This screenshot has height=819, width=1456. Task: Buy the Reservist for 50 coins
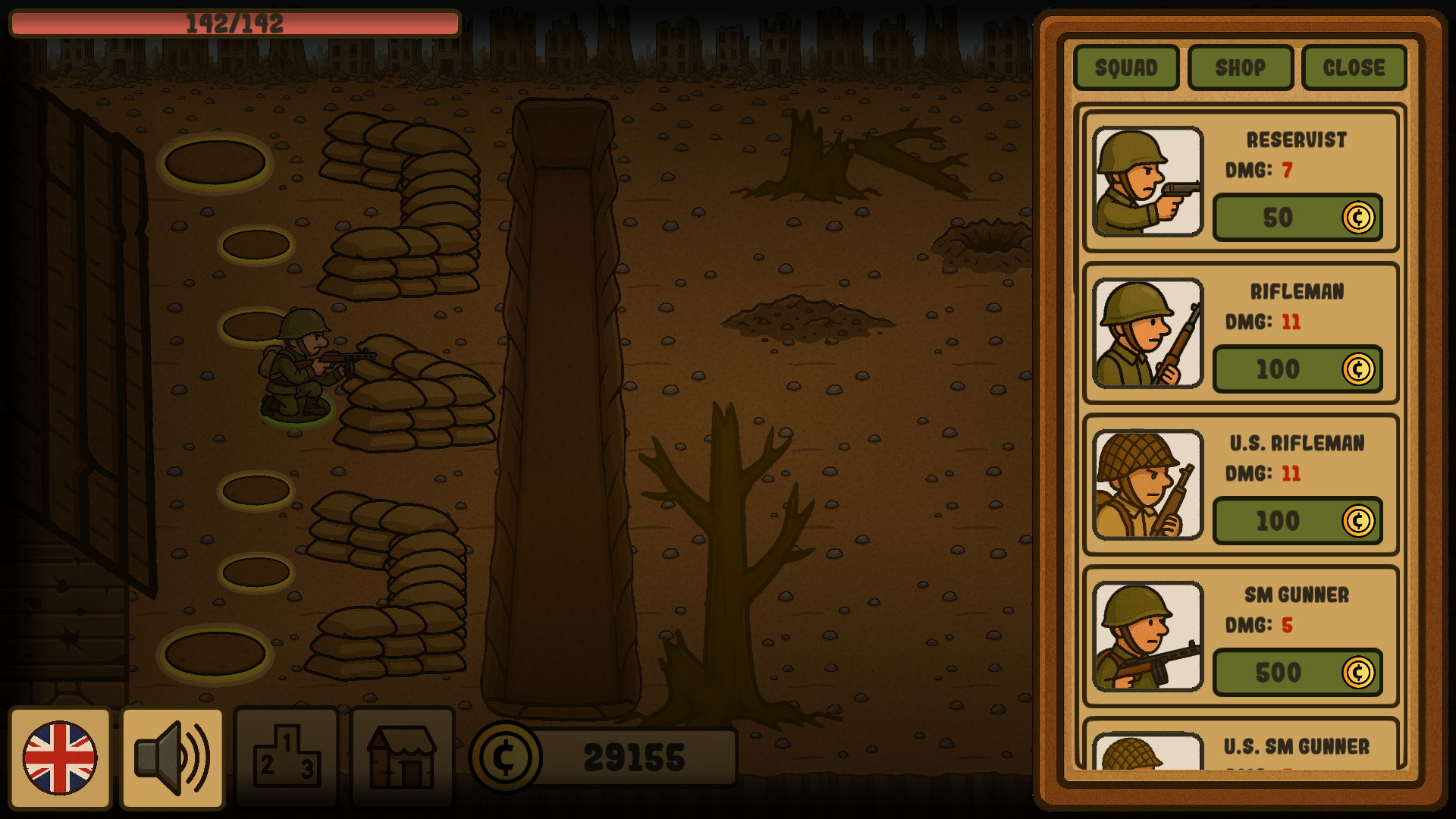point(1297,218)
